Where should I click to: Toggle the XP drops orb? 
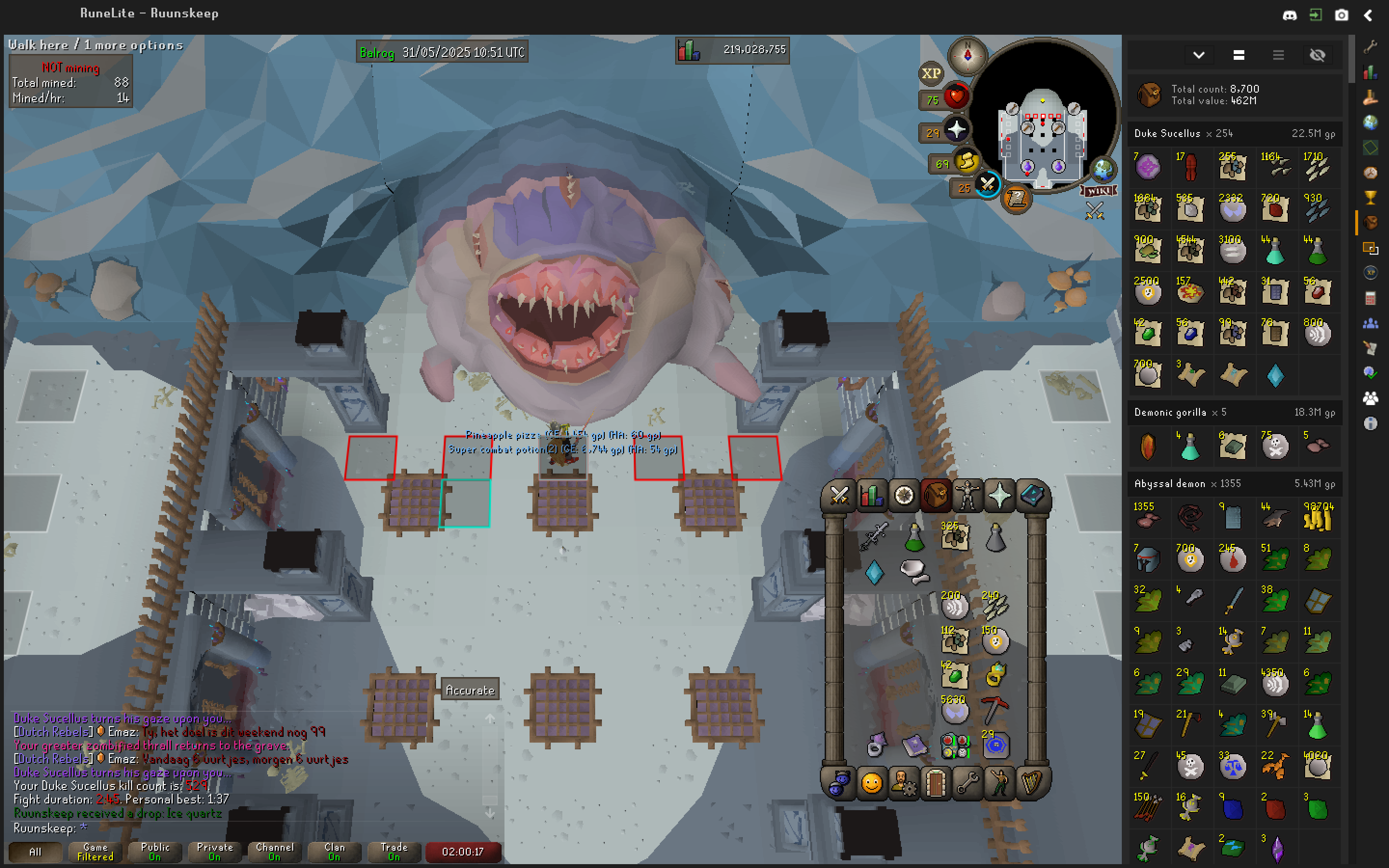[x=931, y=73]
